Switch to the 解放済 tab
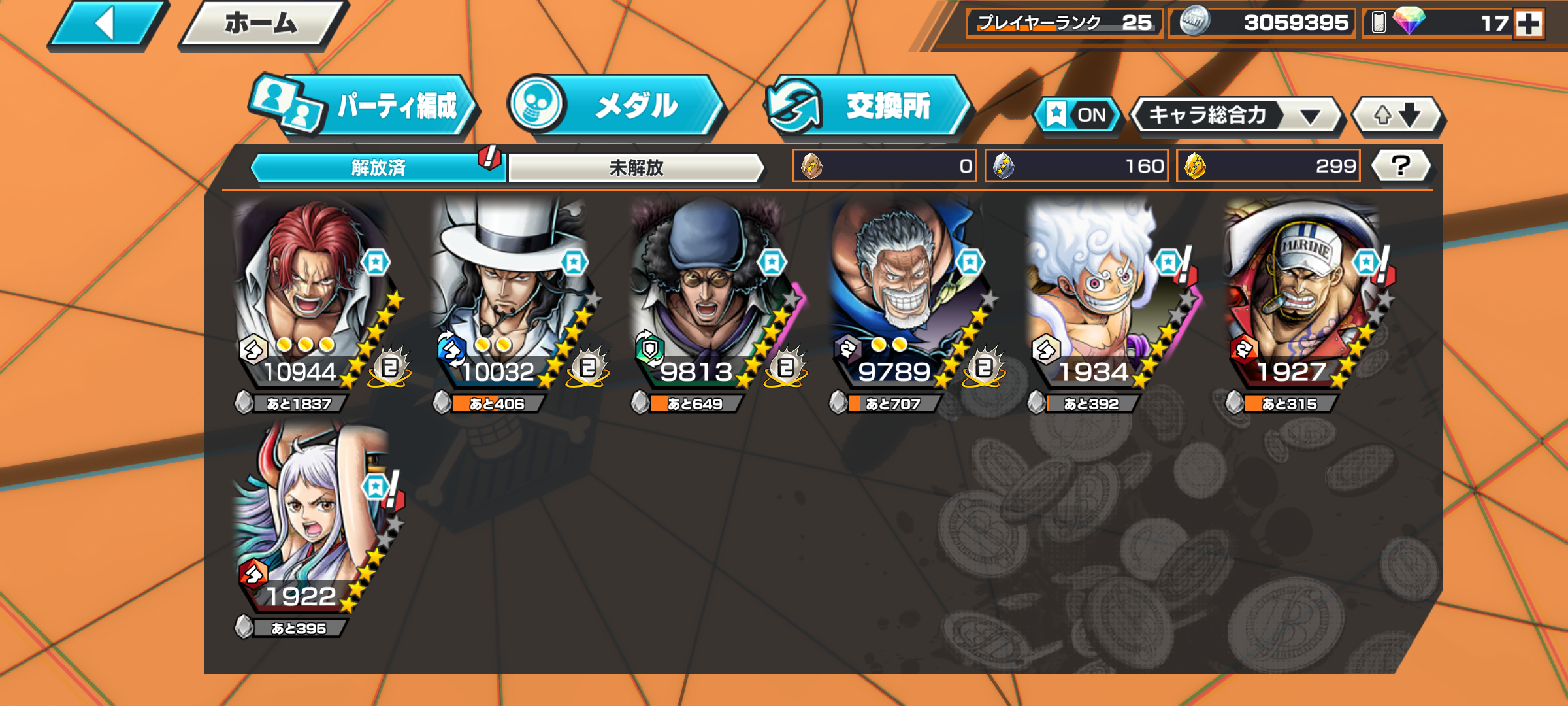 (x=378, y=168)
